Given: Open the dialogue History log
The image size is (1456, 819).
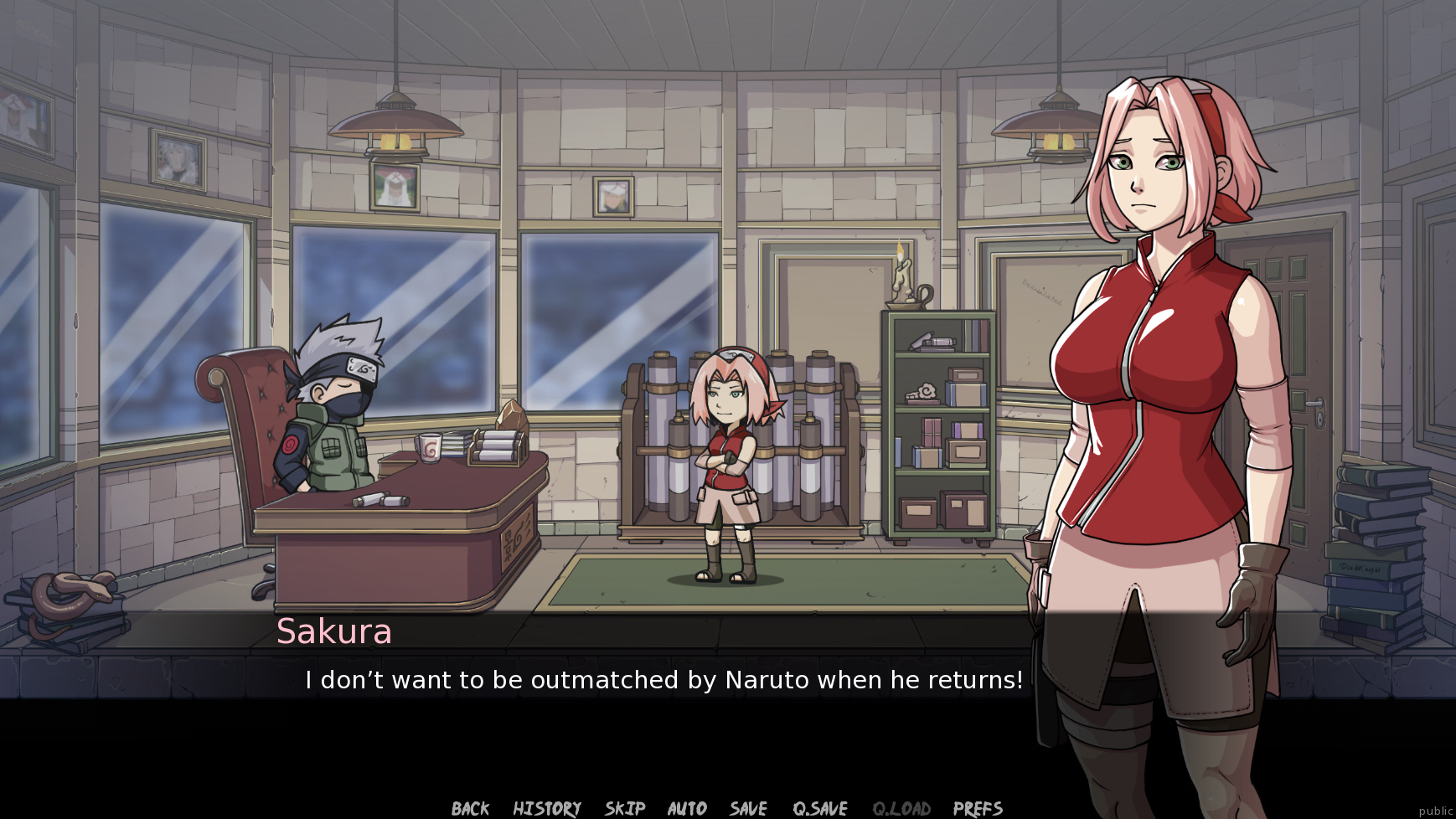Looking at the screenshot, I should [547, 808].
